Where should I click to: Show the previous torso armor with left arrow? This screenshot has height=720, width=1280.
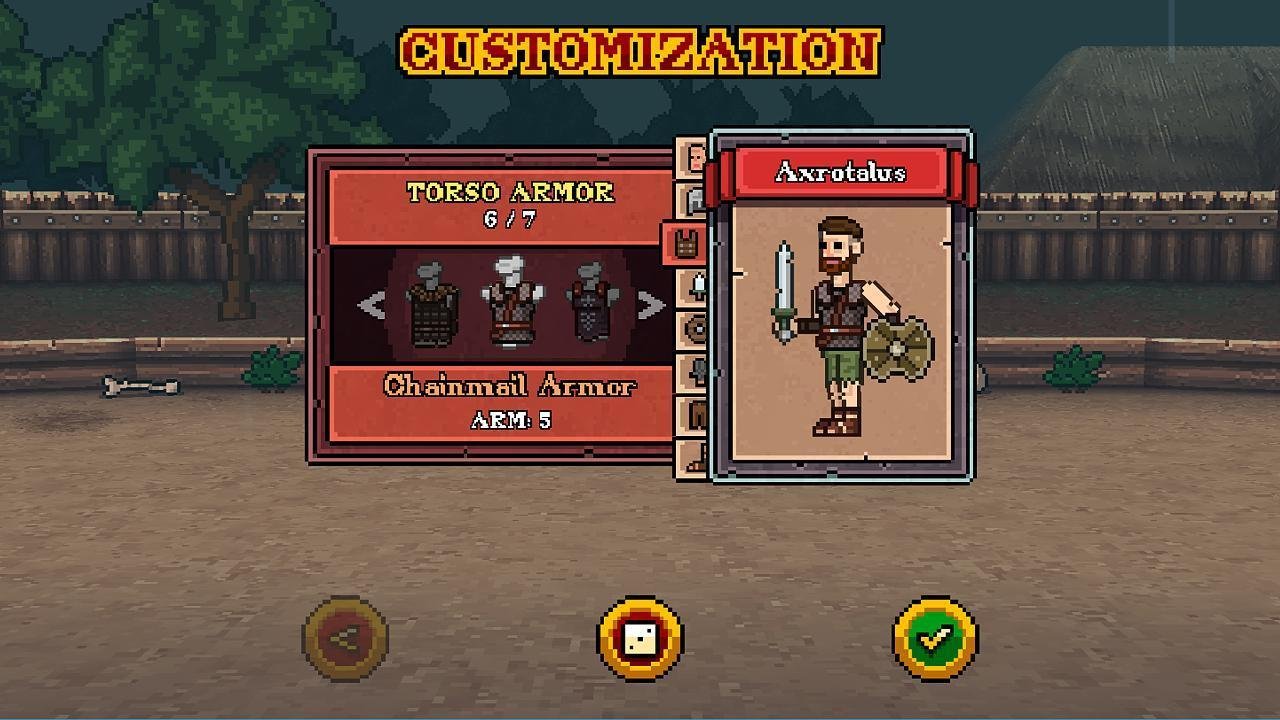pyautogui.click(x=371, y=306)
